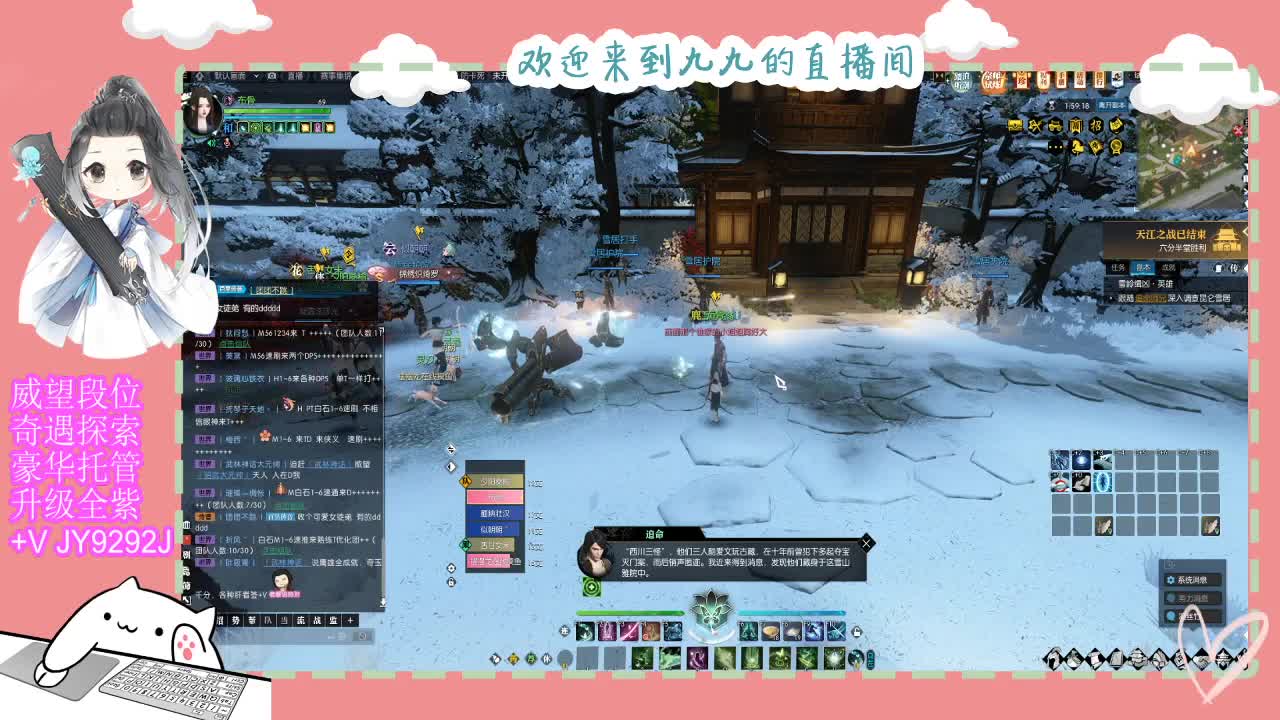The image size is (1280, 720).
Task: Click the 离开副本 leave dungeon button
Action: coord(1113,105)
